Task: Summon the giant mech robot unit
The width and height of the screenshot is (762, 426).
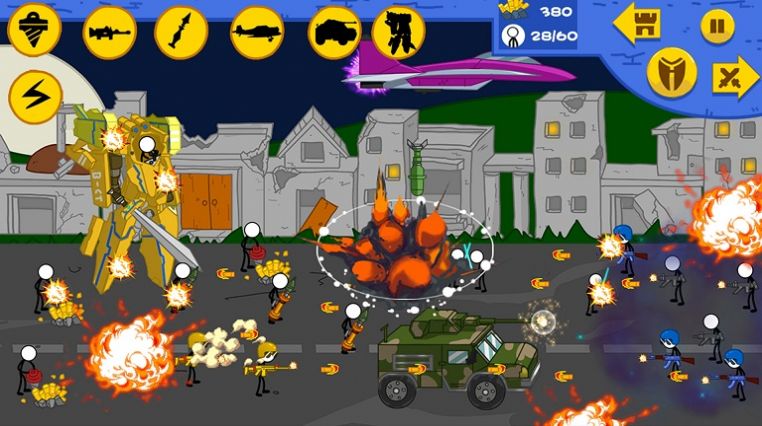Action: 398,31
